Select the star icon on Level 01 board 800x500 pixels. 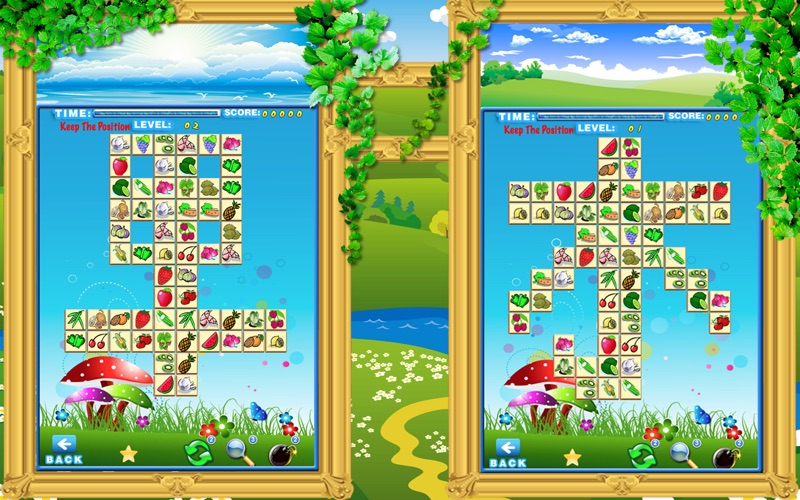[572, 457]
